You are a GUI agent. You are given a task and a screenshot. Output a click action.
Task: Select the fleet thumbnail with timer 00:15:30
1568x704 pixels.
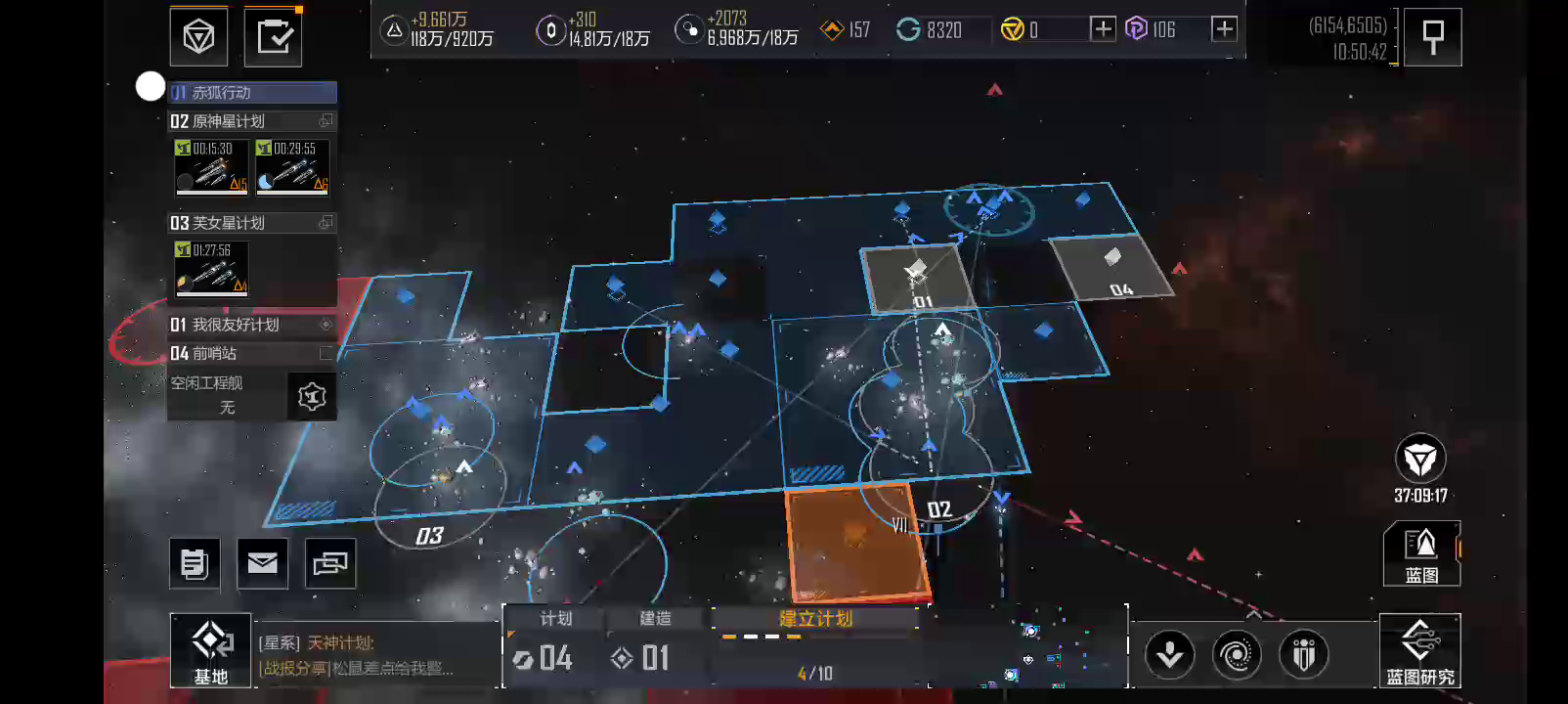coord(210,167)
